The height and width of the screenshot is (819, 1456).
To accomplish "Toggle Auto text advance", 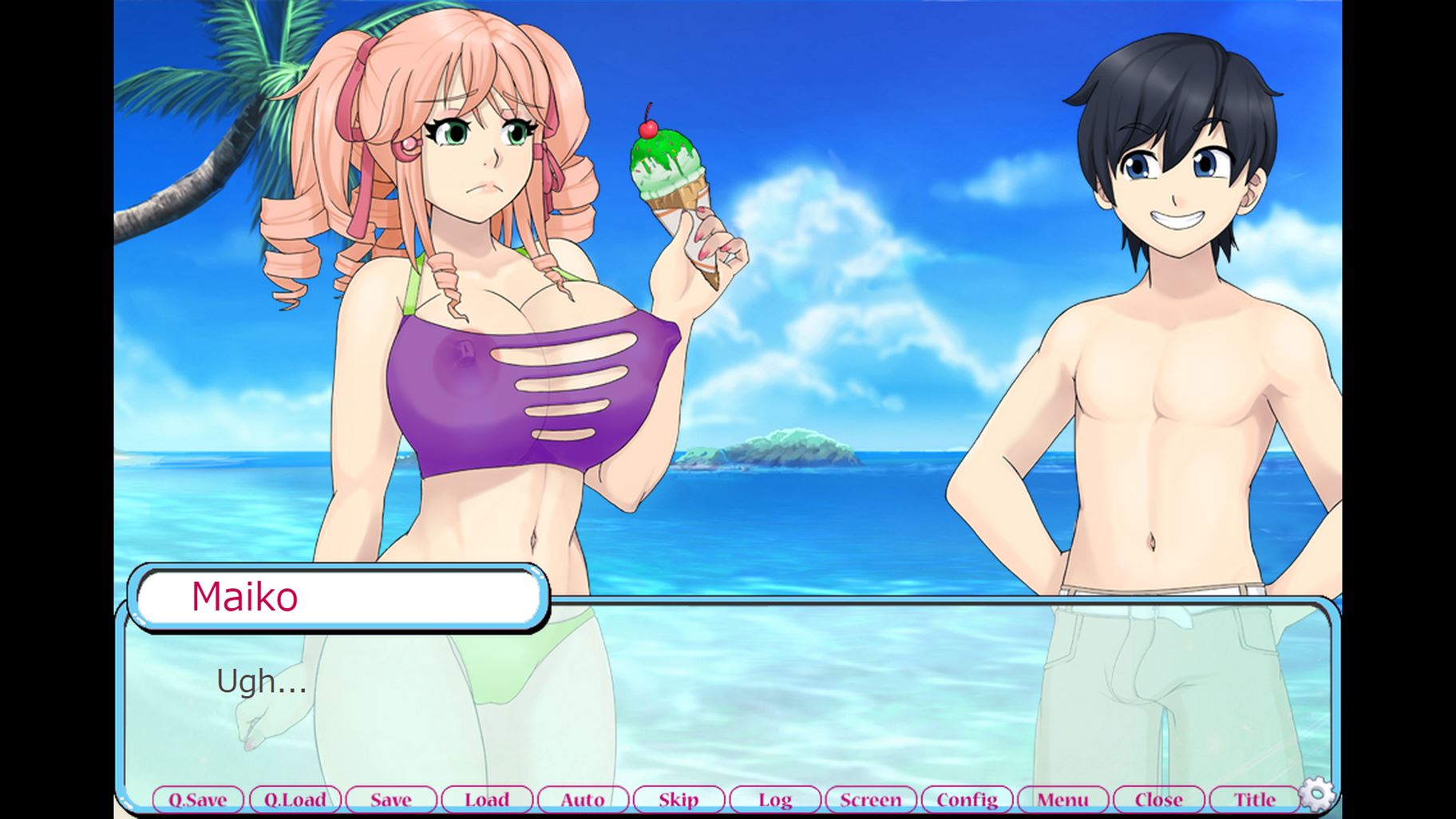I will click(x=583, y=799).
